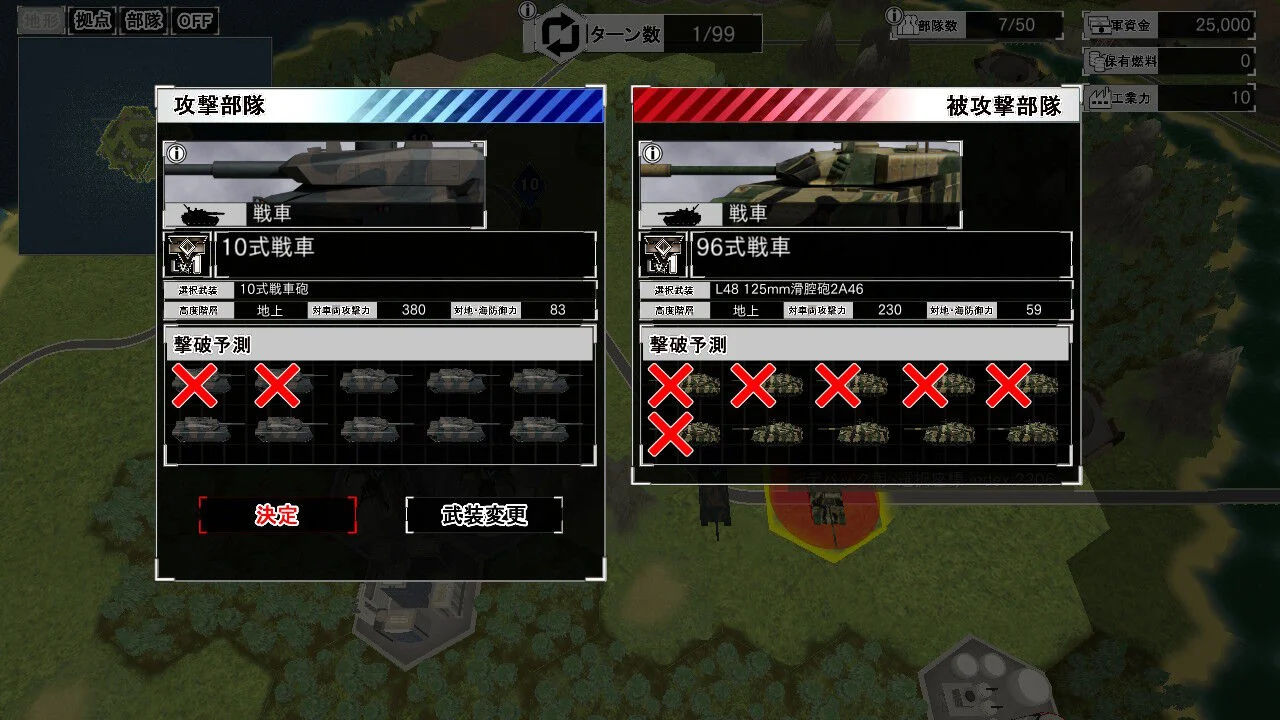The height and width of the screenshot is (720, 1280).
Task: Select the 部隊 overlay tab
Action: [143, 21]
